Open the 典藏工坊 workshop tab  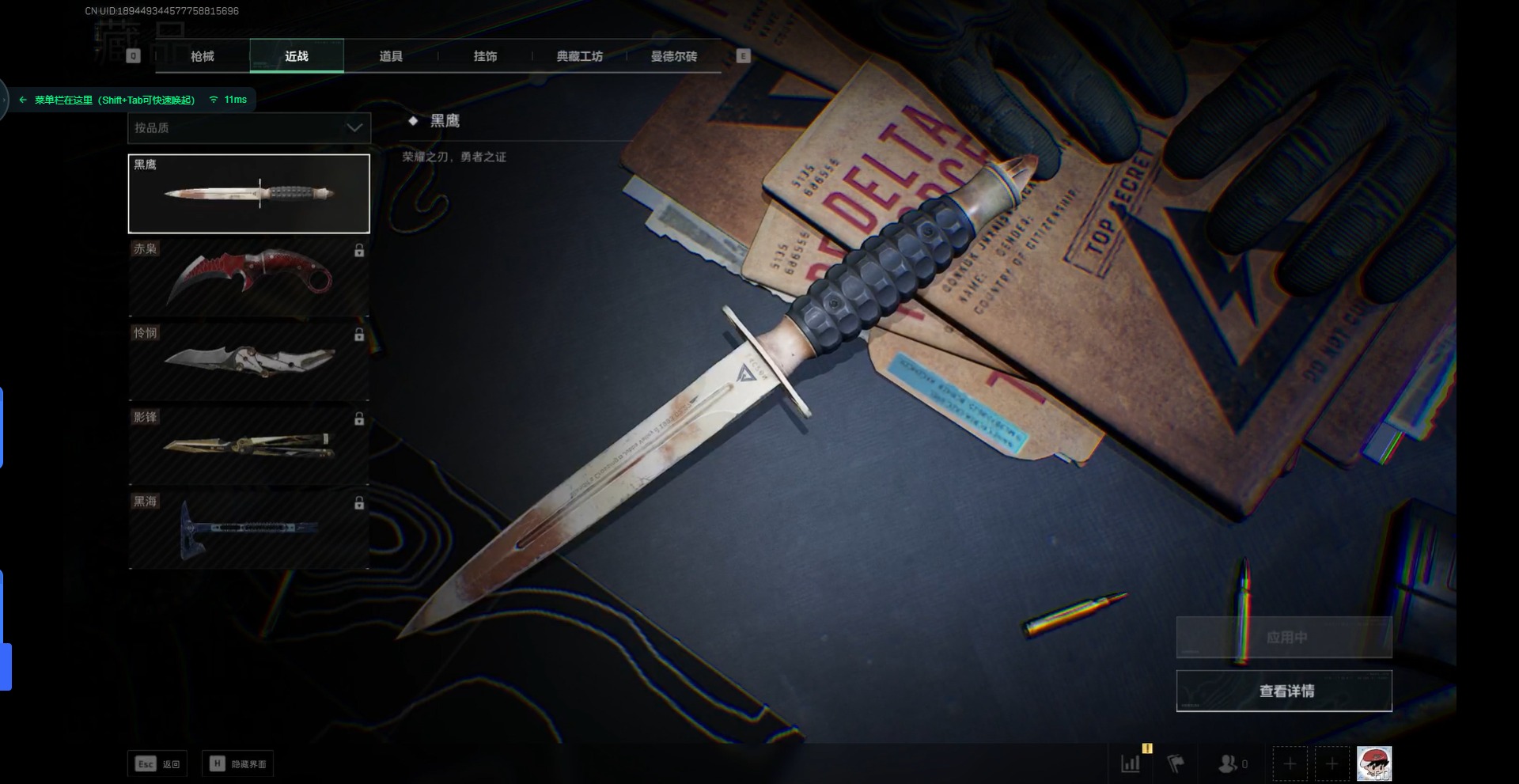tap(579, 56)
